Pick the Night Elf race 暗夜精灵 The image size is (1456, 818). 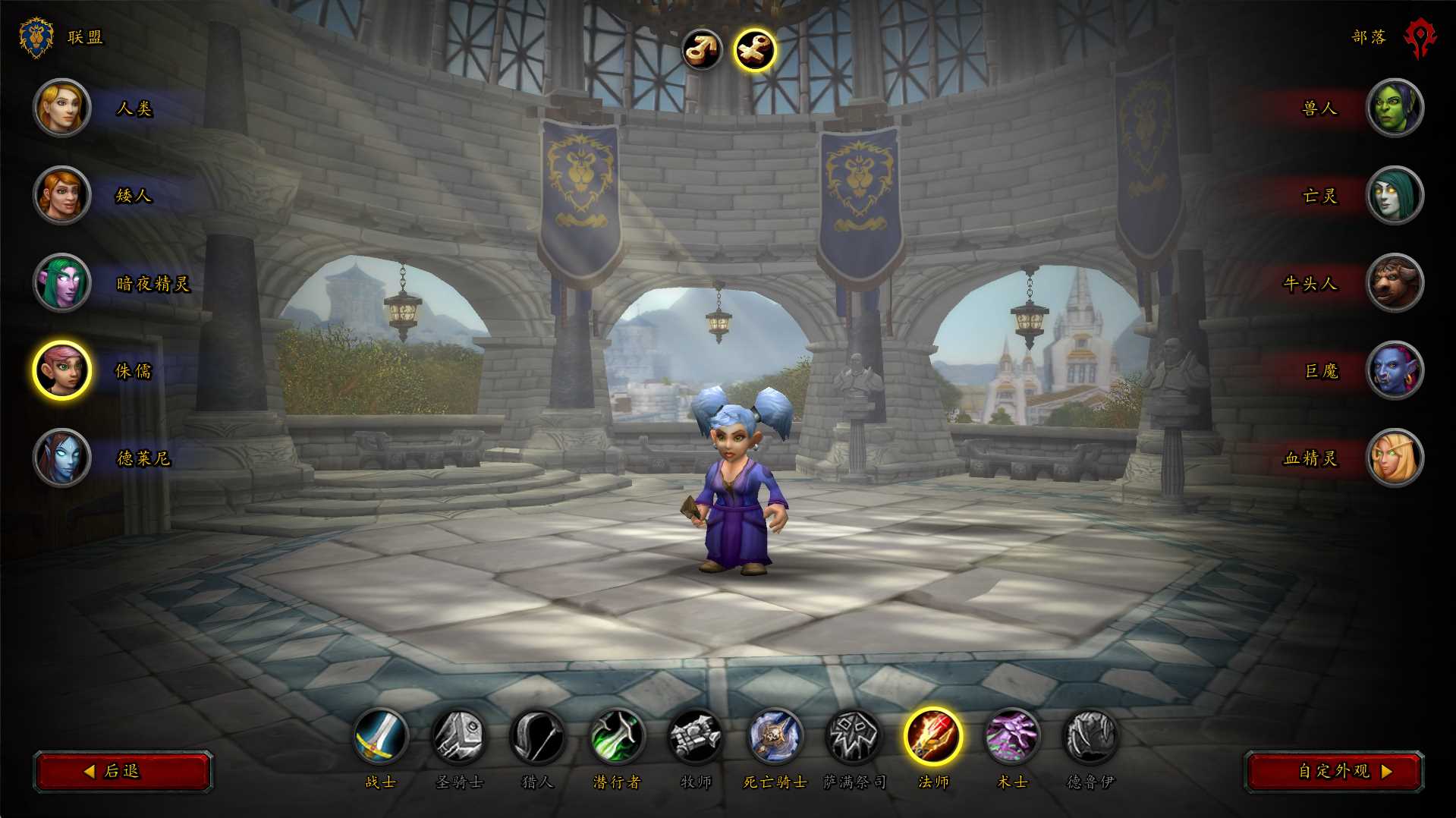click(x=62, y=283)
